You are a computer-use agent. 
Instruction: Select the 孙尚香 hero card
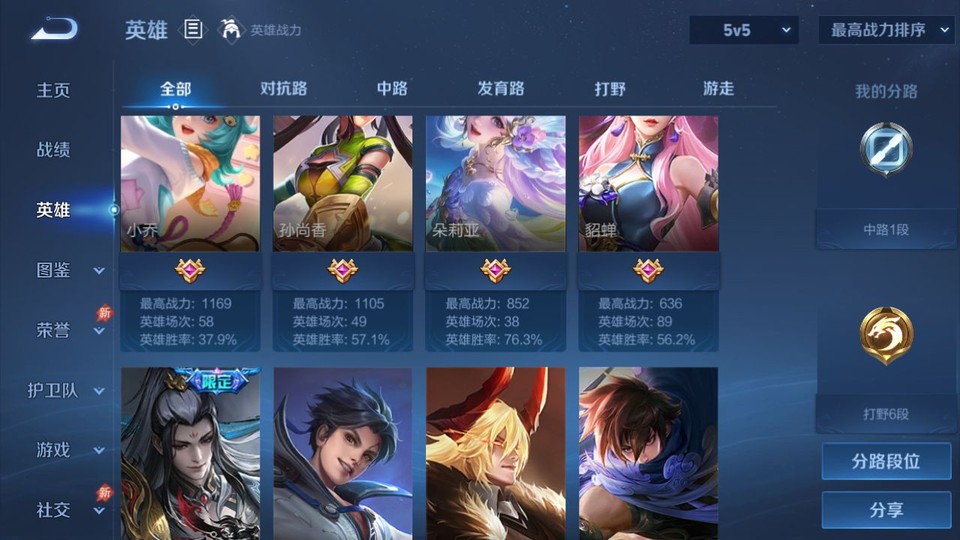click(x=343, y=183)
